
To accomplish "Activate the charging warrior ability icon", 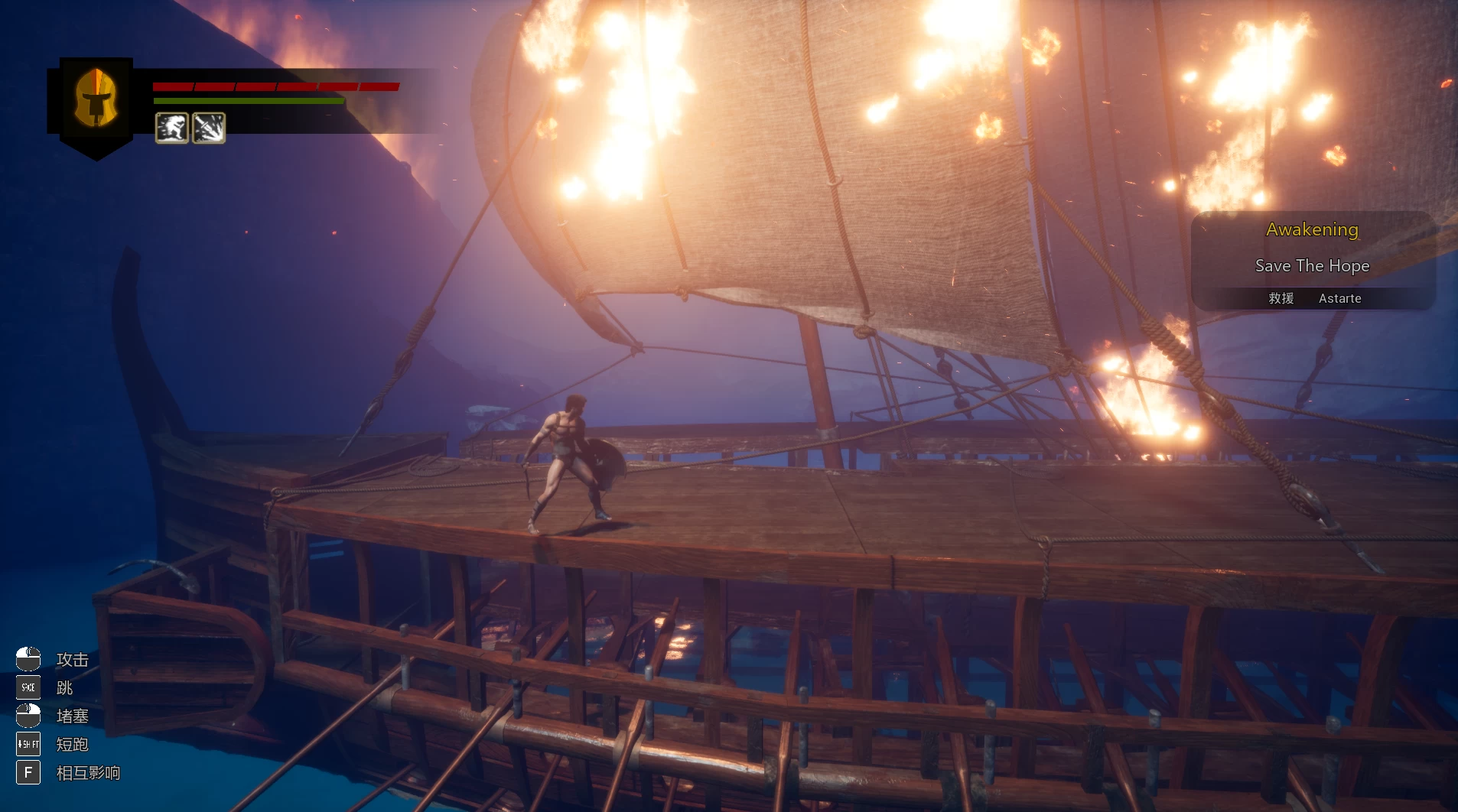I will [172, 128].
